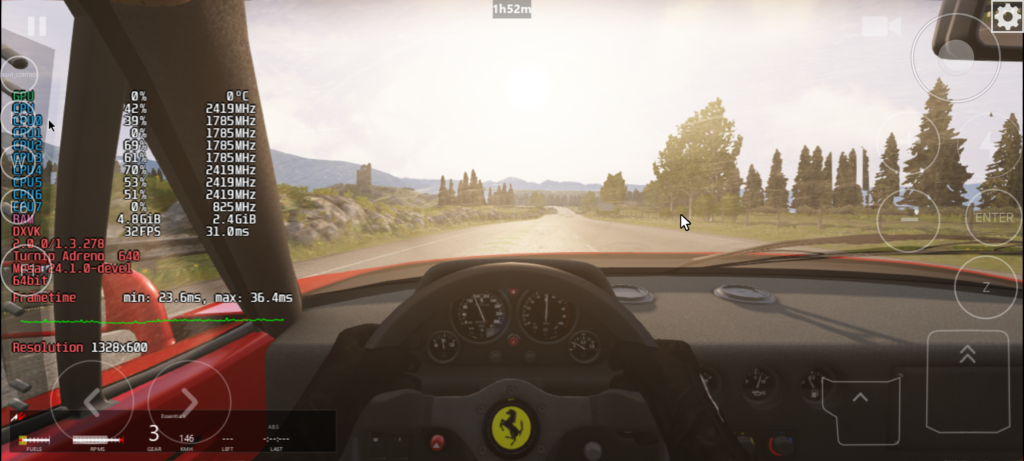Tap the single-chevron brake pedal
This screenshot has width=1024, height=461.
(860, 407)
